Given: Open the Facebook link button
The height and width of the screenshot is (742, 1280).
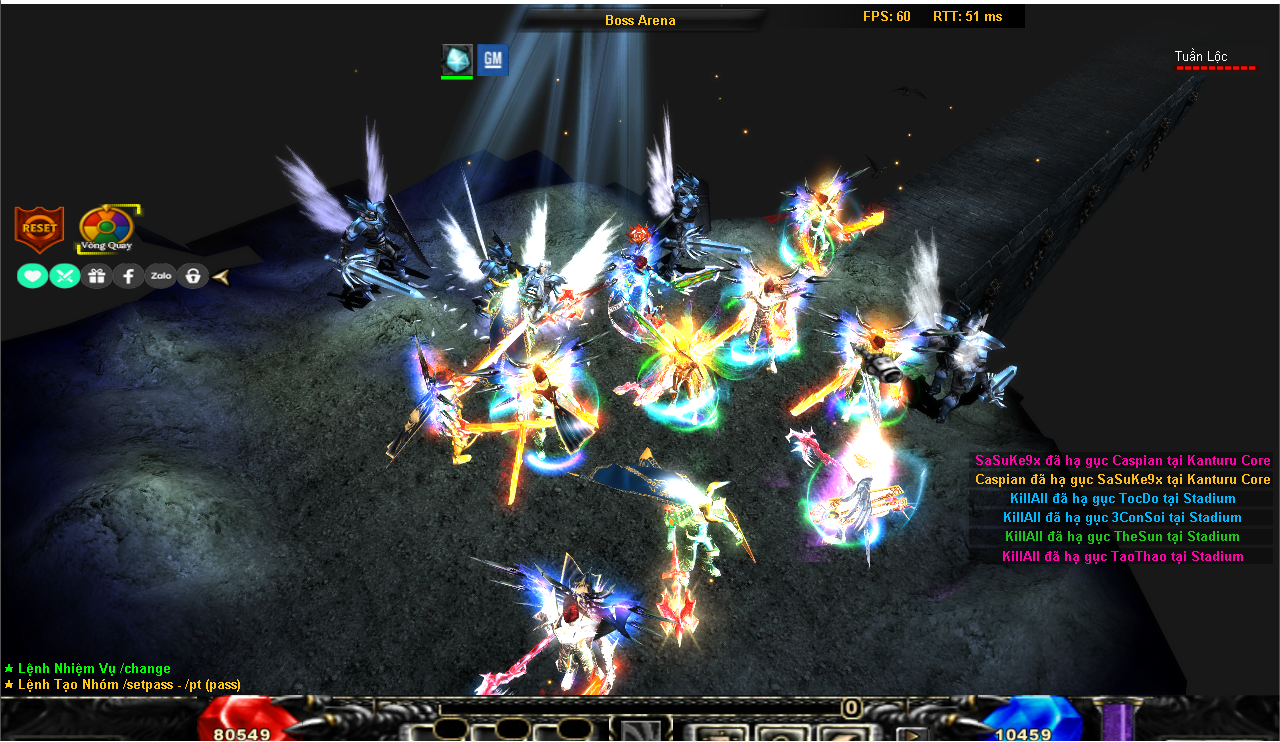Looking at the screenshot, I should click(128, 276).
